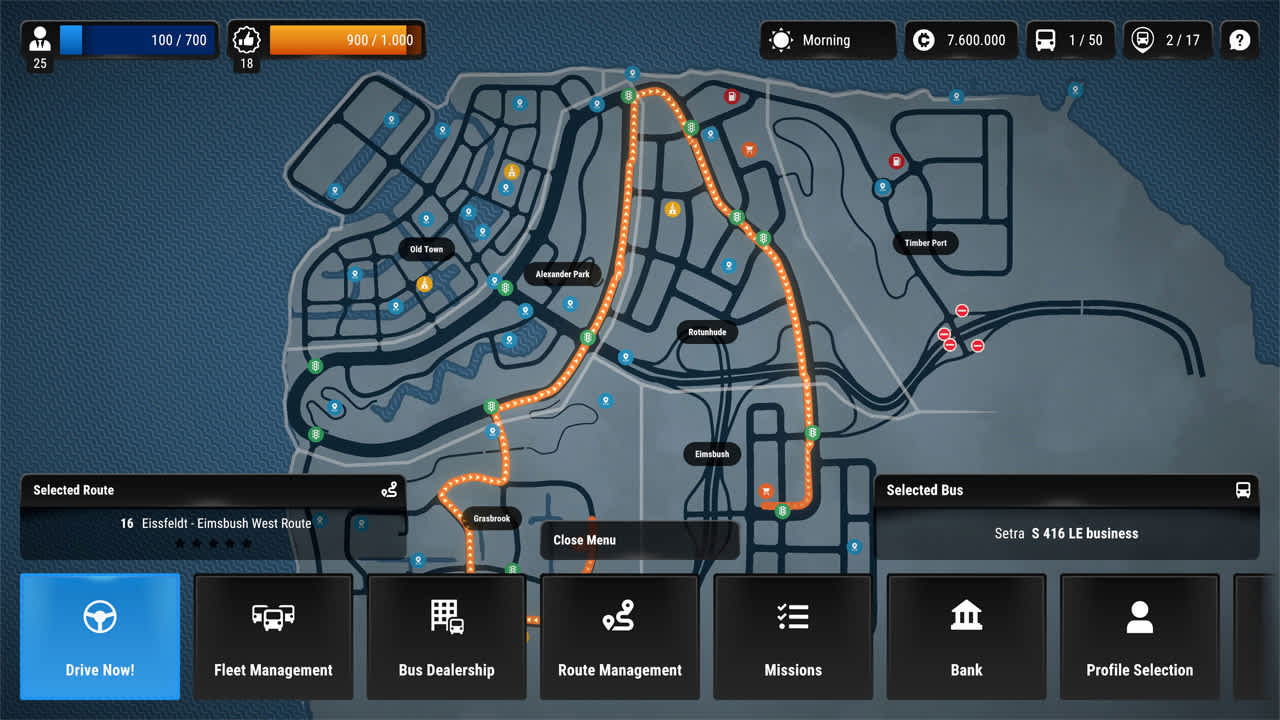This screenshot has width=1280, height=720.
Task: Click the route icon in Selected Route header
Action: coord(390,490)
